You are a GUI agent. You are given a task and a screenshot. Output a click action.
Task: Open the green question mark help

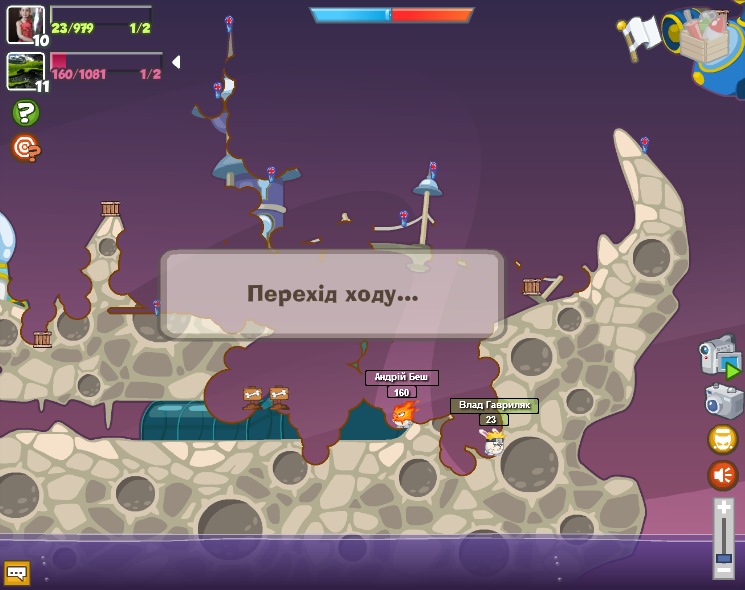click(25, 113)
